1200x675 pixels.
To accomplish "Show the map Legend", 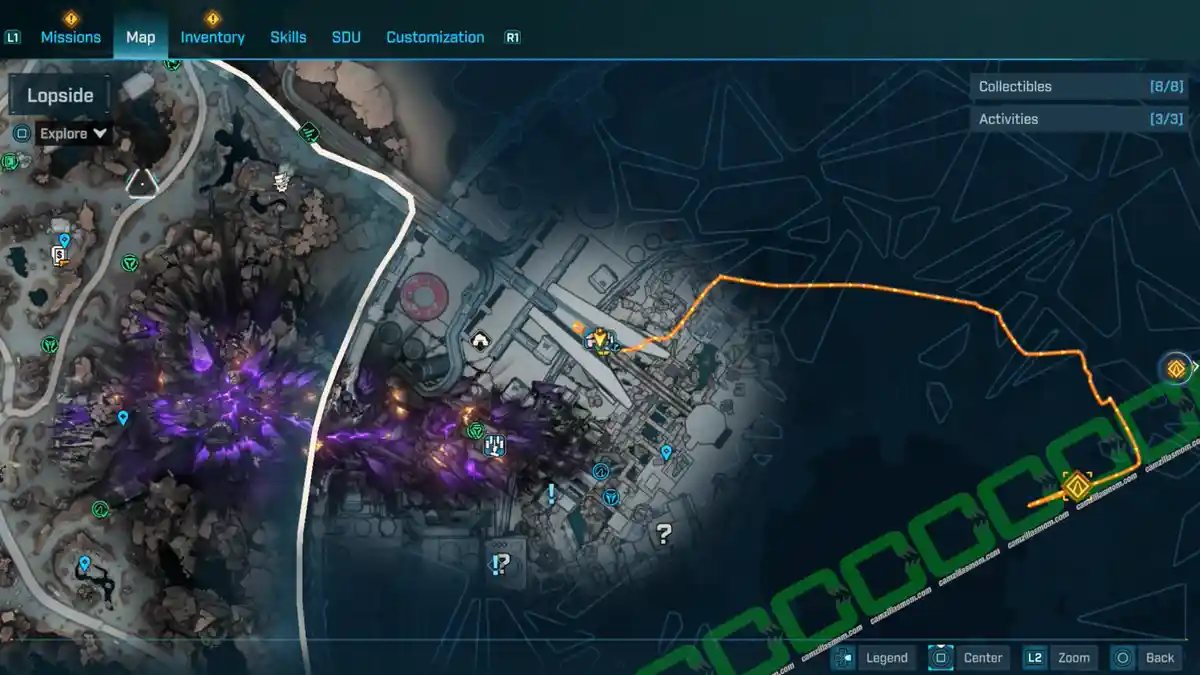I will pyautogui.click(x=874, y=657).
